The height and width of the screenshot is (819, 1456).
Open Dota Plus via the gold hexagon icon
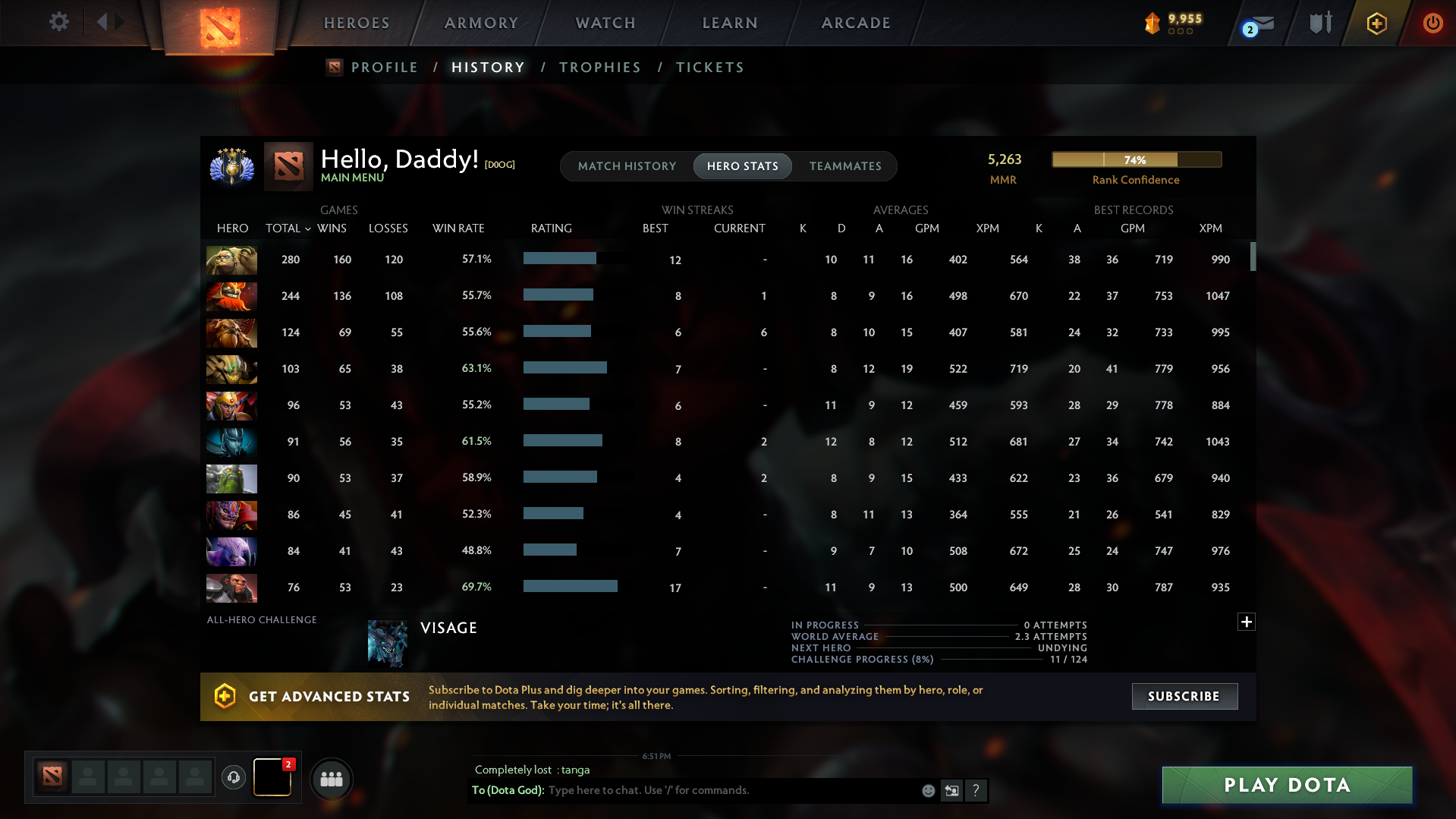click(1376, 24)
